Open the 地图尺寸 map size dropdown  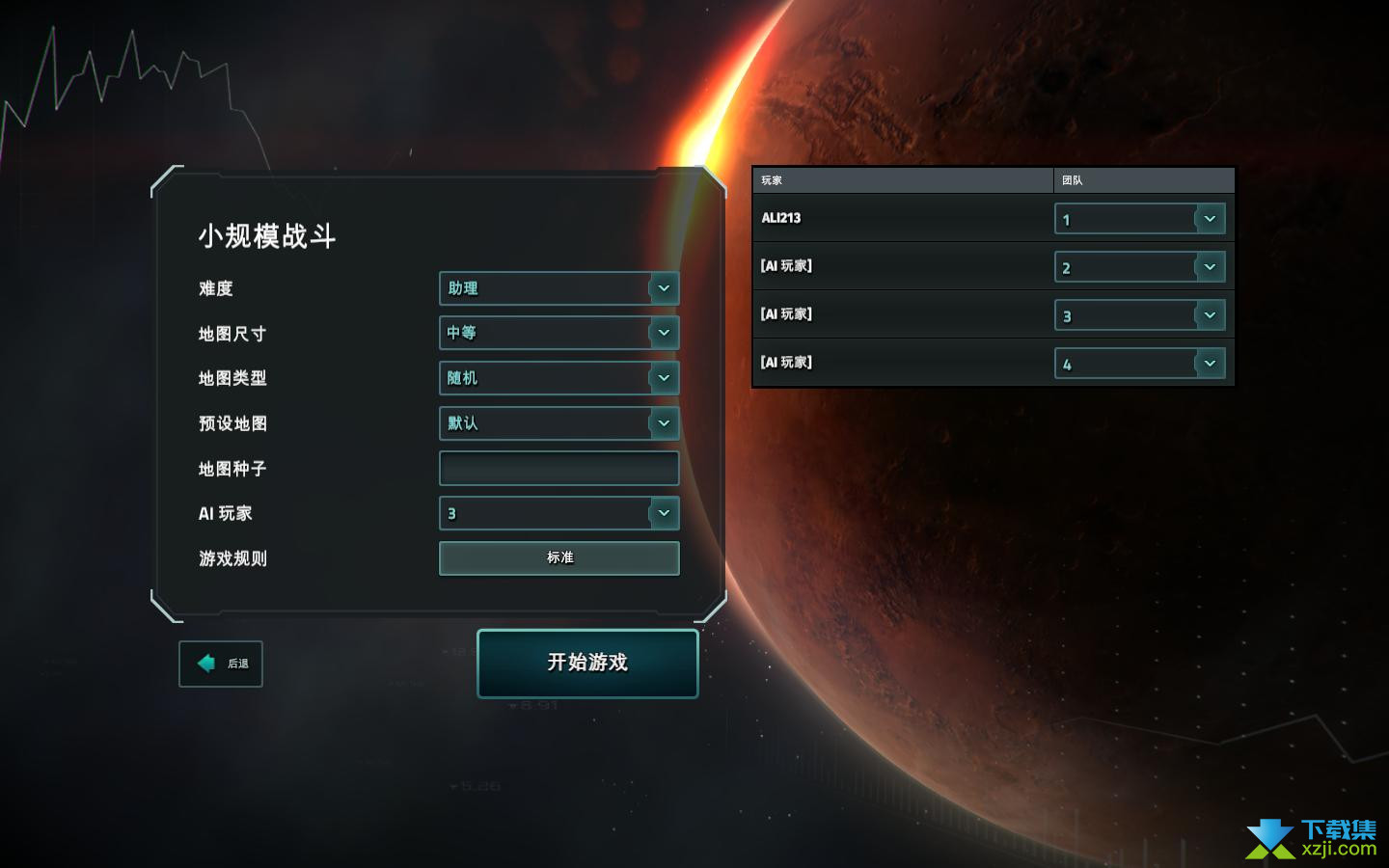[558, 333]
